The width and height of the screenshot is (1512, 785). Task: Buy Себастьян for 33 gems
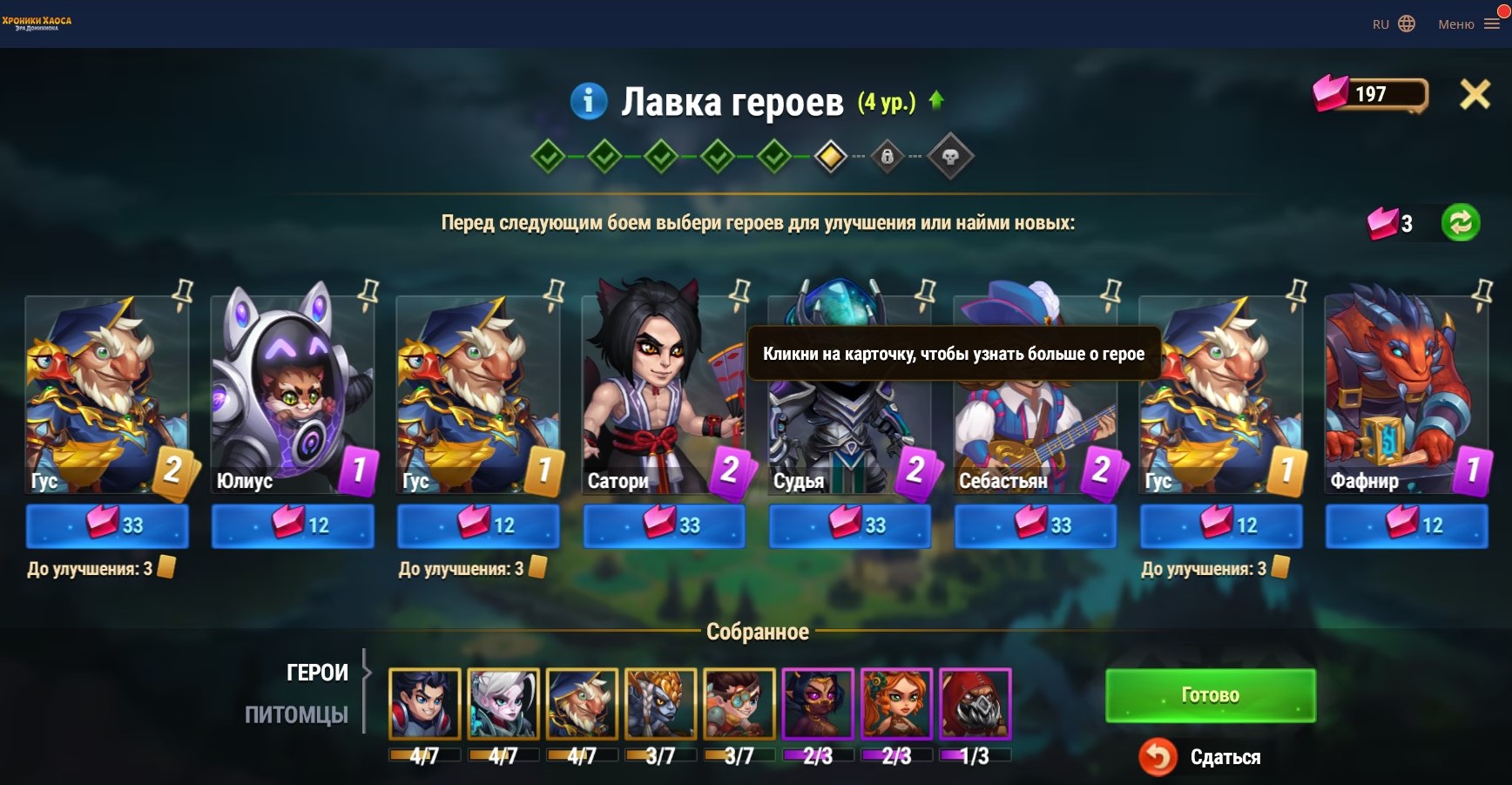click(1036, 525)
